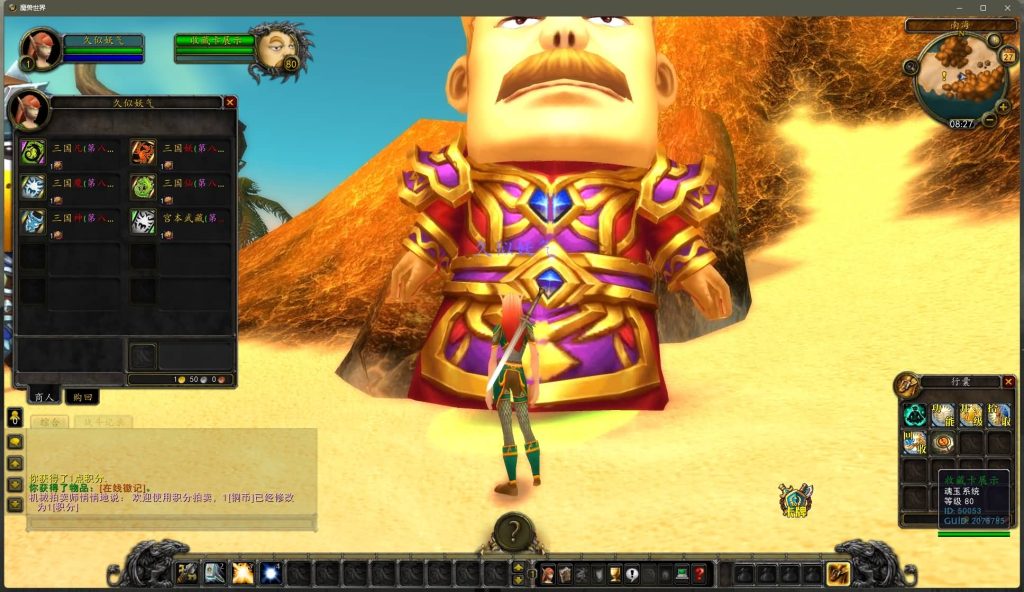
Task: Select the 商人 merchant tab
Action: click(x=43, y=397)
